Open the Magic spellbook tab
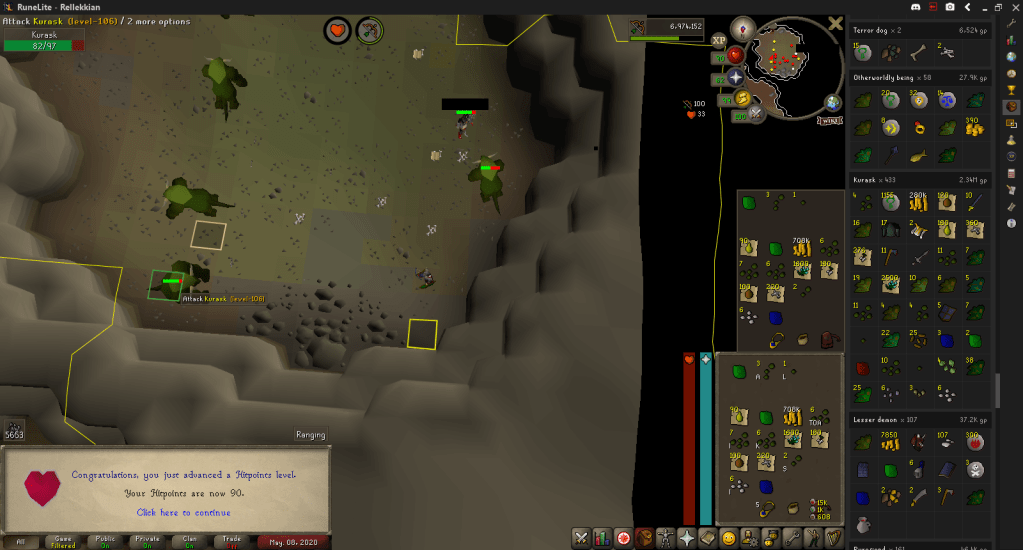1023x550 pixels. [708, 538]
